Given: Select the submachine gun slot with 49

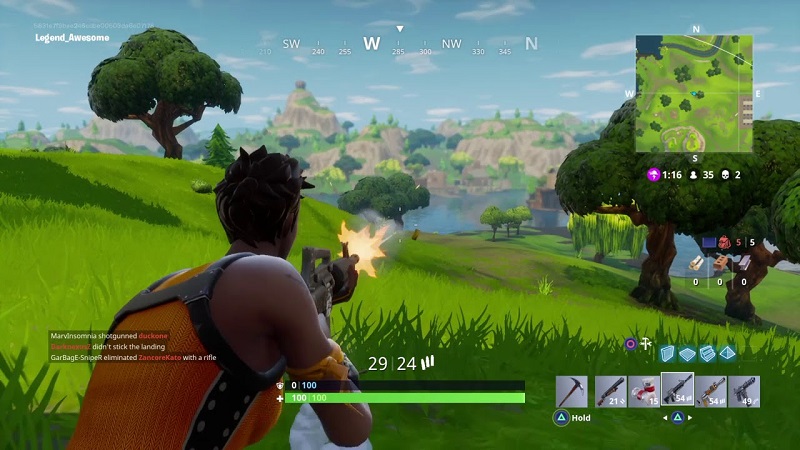Looking at the screenshot, I should click(x=744, y=391).
